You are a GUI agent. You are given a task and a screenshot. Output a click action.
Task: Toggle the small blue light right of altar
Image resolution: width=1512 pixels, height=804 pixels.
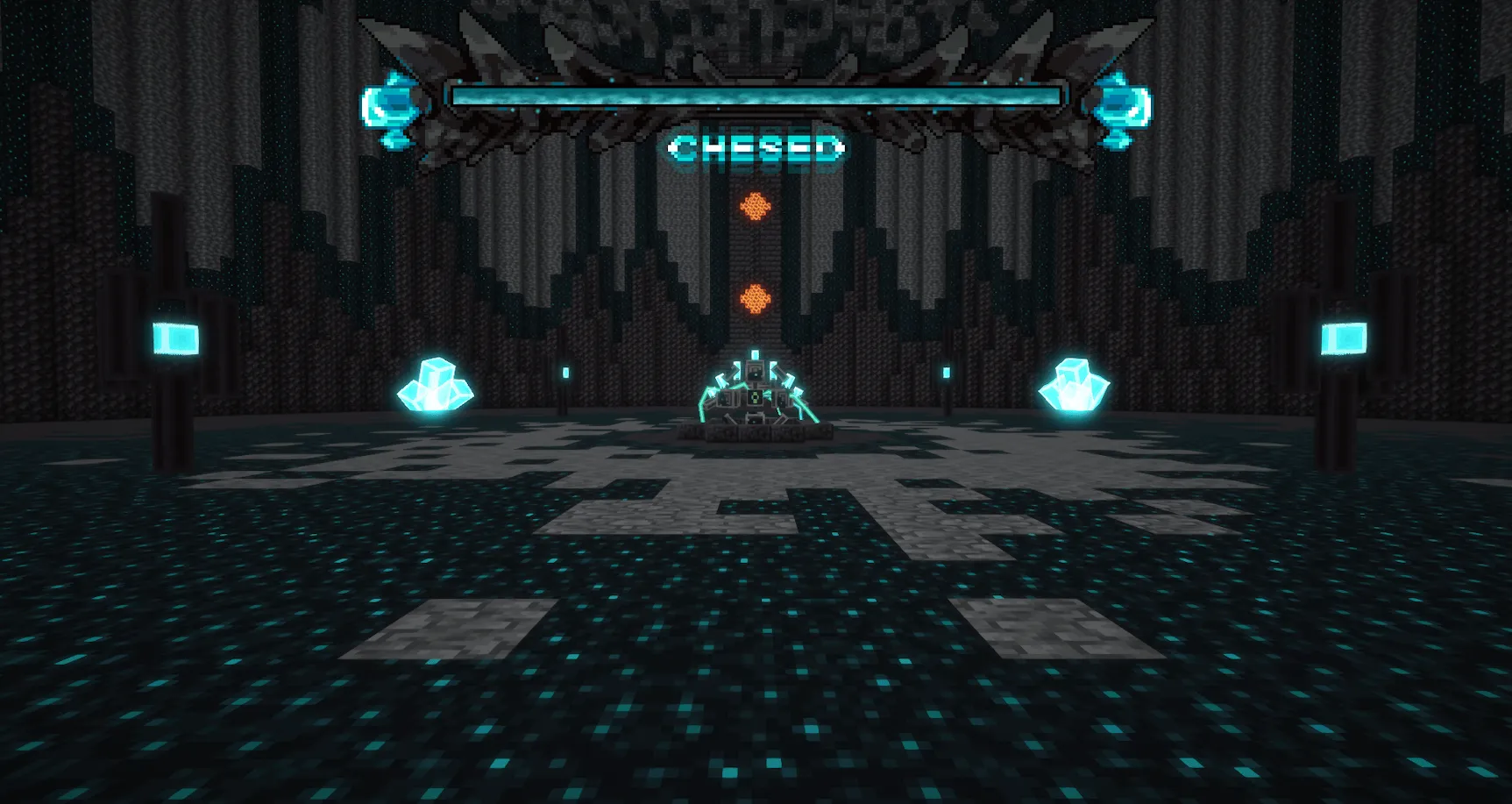click(947, 373)
